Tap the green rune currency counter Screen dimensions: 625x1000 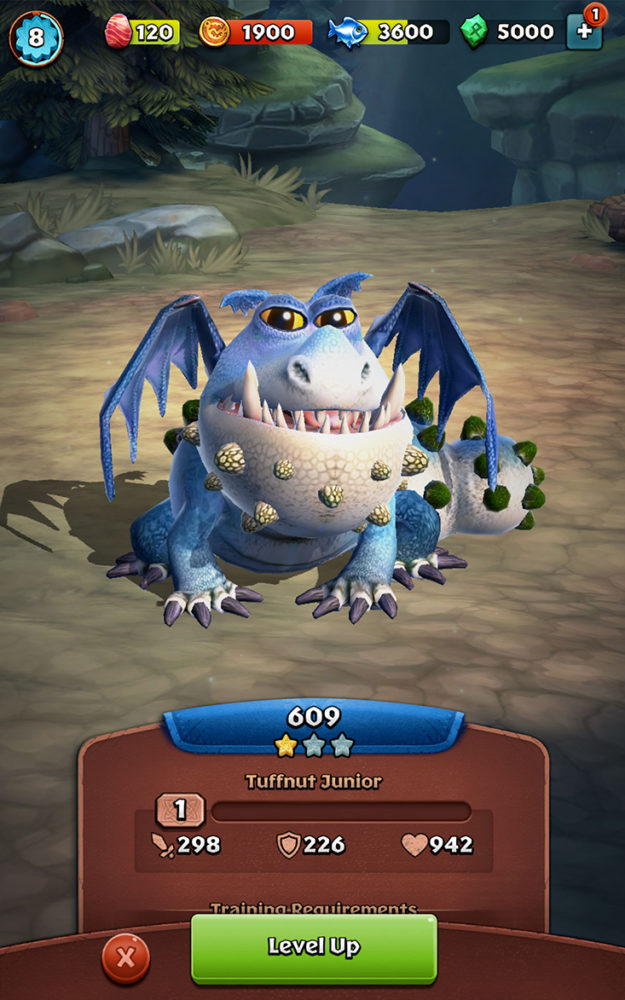click(509, 32)
